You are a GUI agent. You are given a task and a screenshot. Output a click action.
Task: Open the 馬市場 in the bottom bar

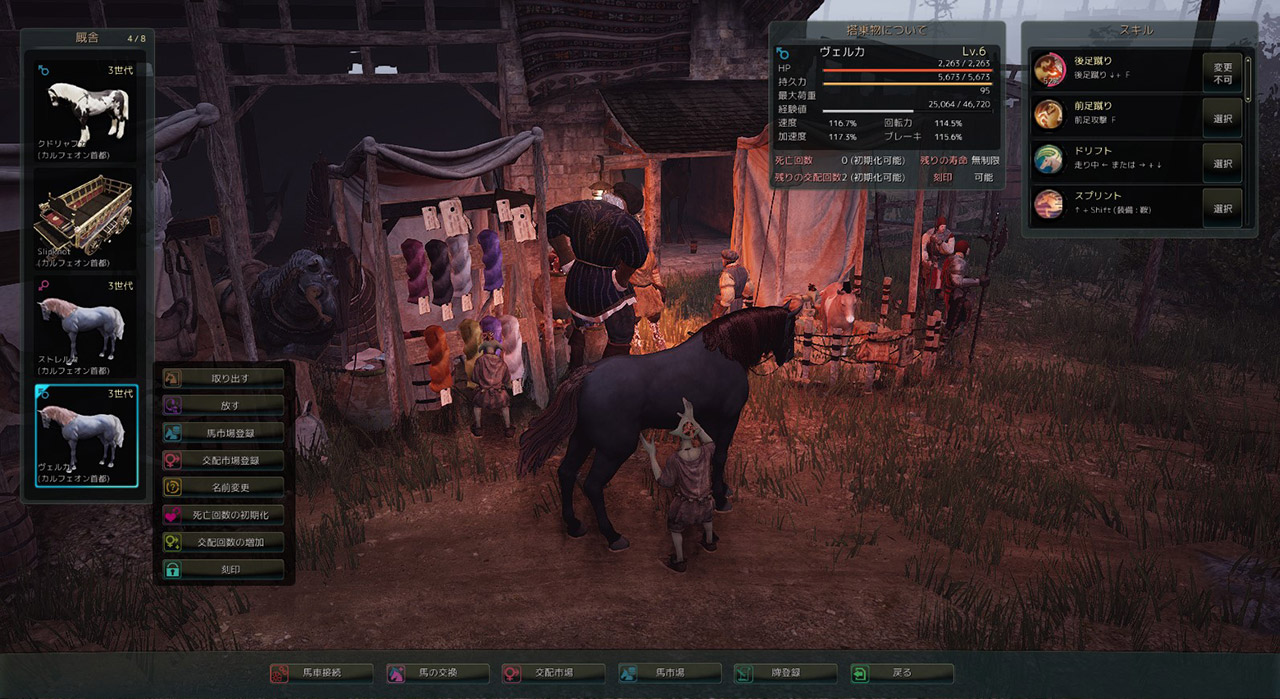[x=669, y=673]
